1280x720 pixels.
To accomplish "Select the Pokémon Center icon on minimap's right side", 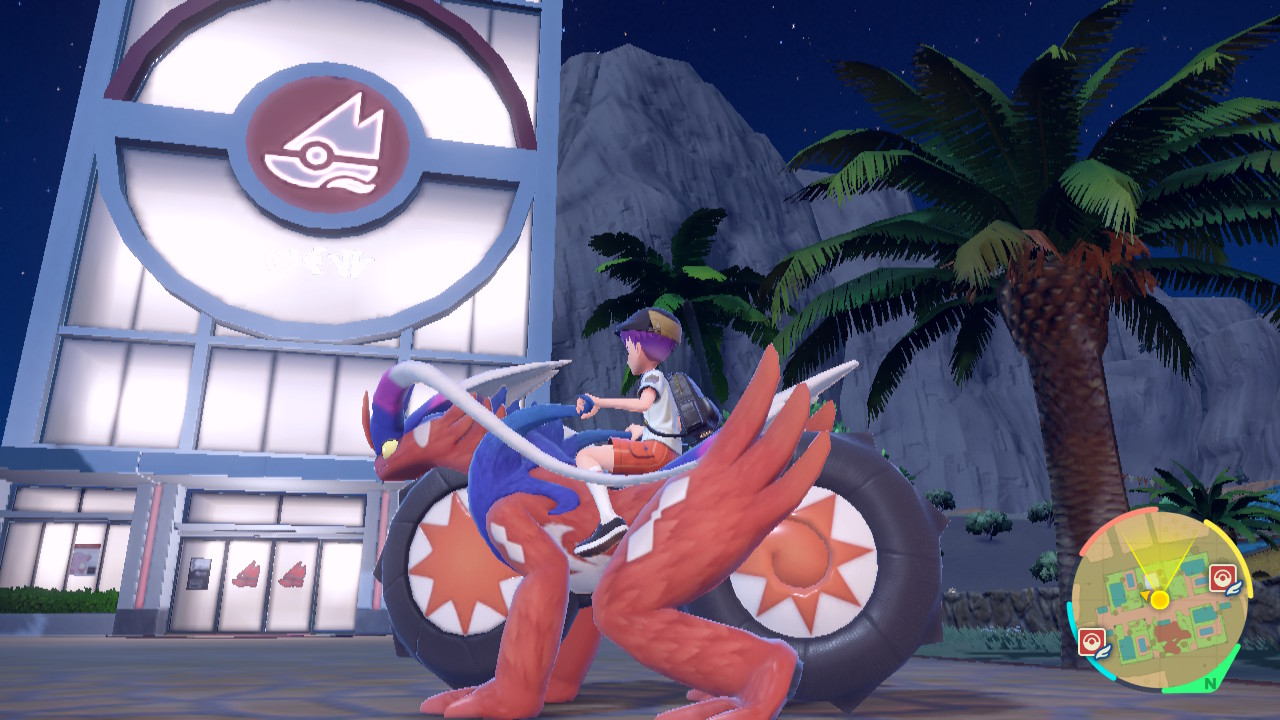I will pyautogui.click(x=1220, y=580).
